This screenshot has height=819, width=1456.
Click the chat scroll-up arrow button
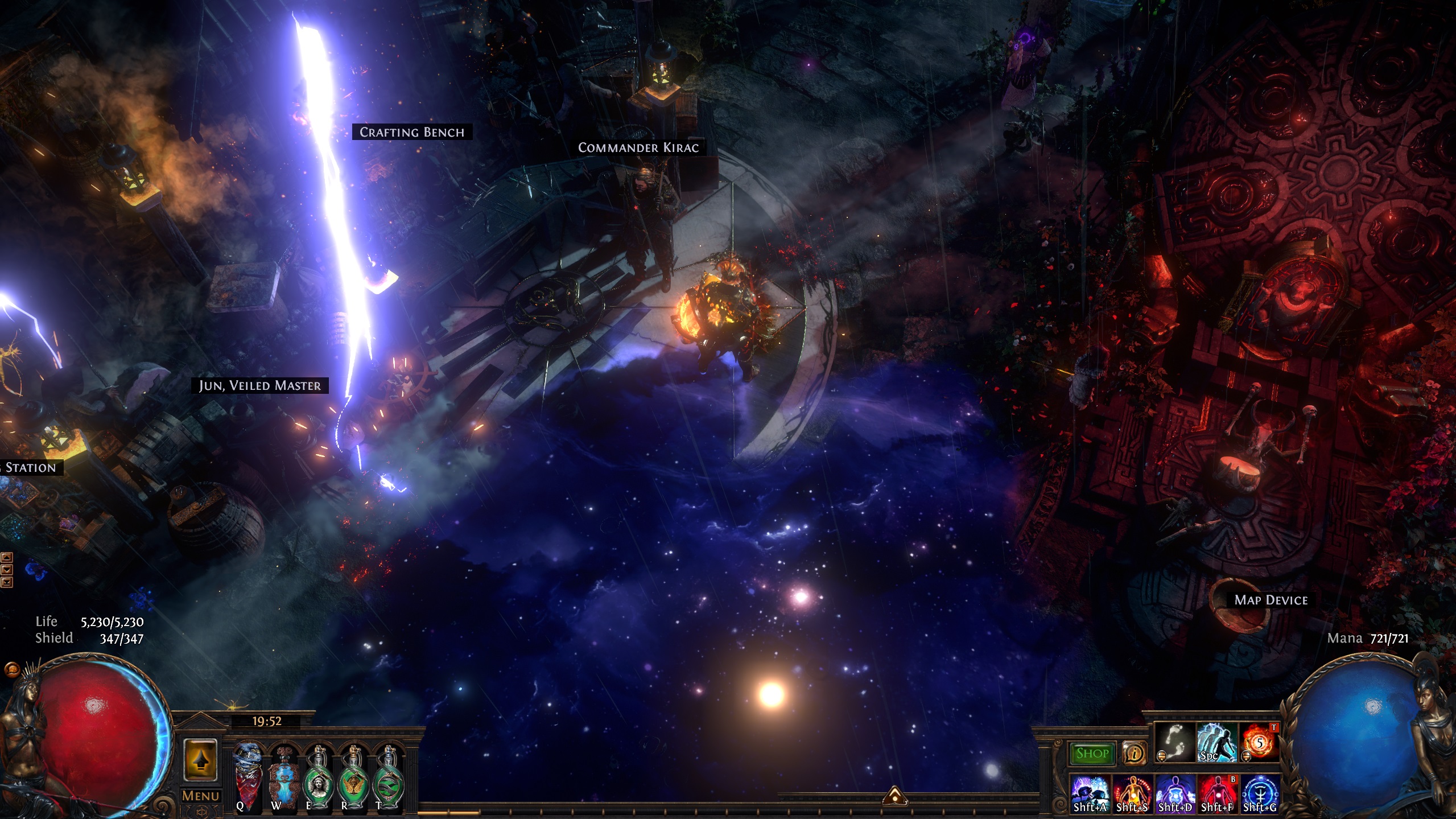tap(7, 557)
